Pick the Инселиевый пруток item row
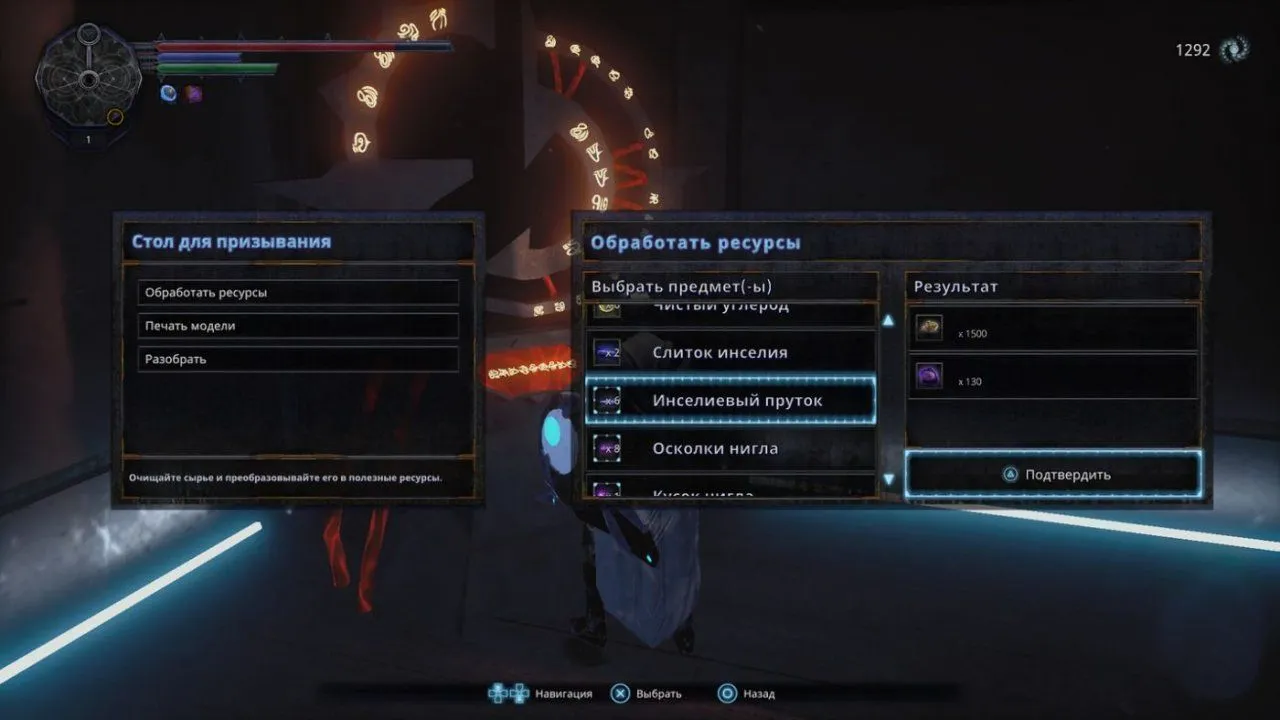This screenshot has width=1280, height=720. point(730,400)
